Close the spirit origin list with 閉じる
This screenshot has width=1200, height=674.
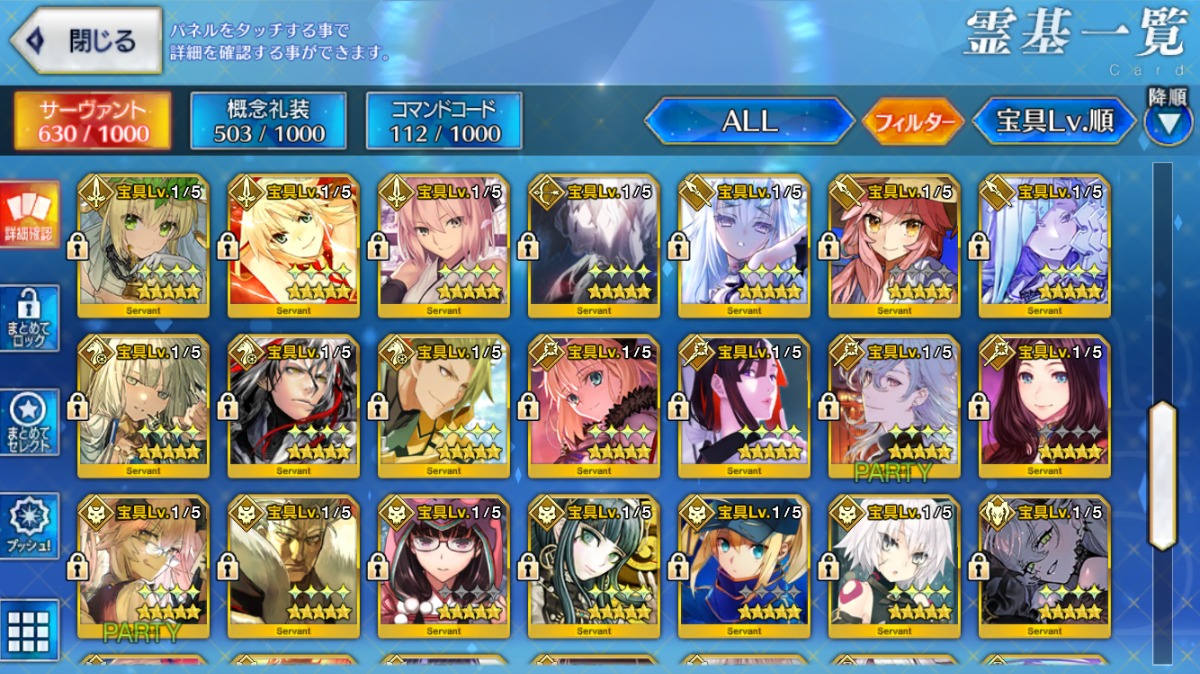tap(86, 41)
